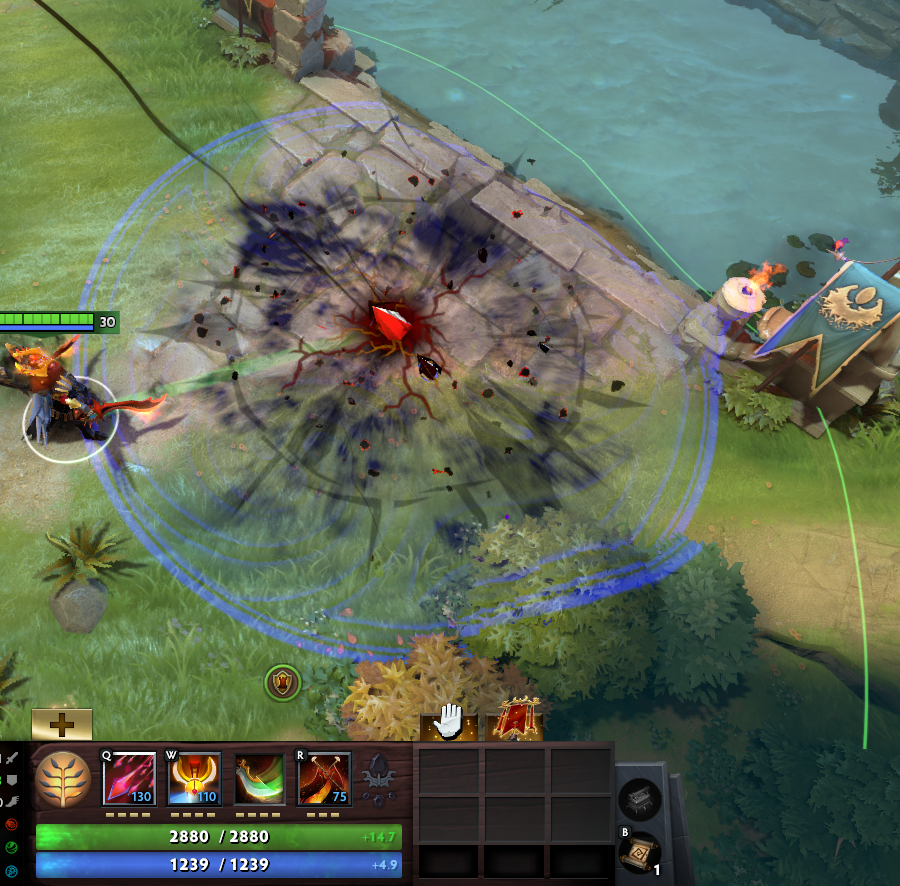Cast the W ability costing 110 mana
Screen dimensions: 900x886
[194, 778]
